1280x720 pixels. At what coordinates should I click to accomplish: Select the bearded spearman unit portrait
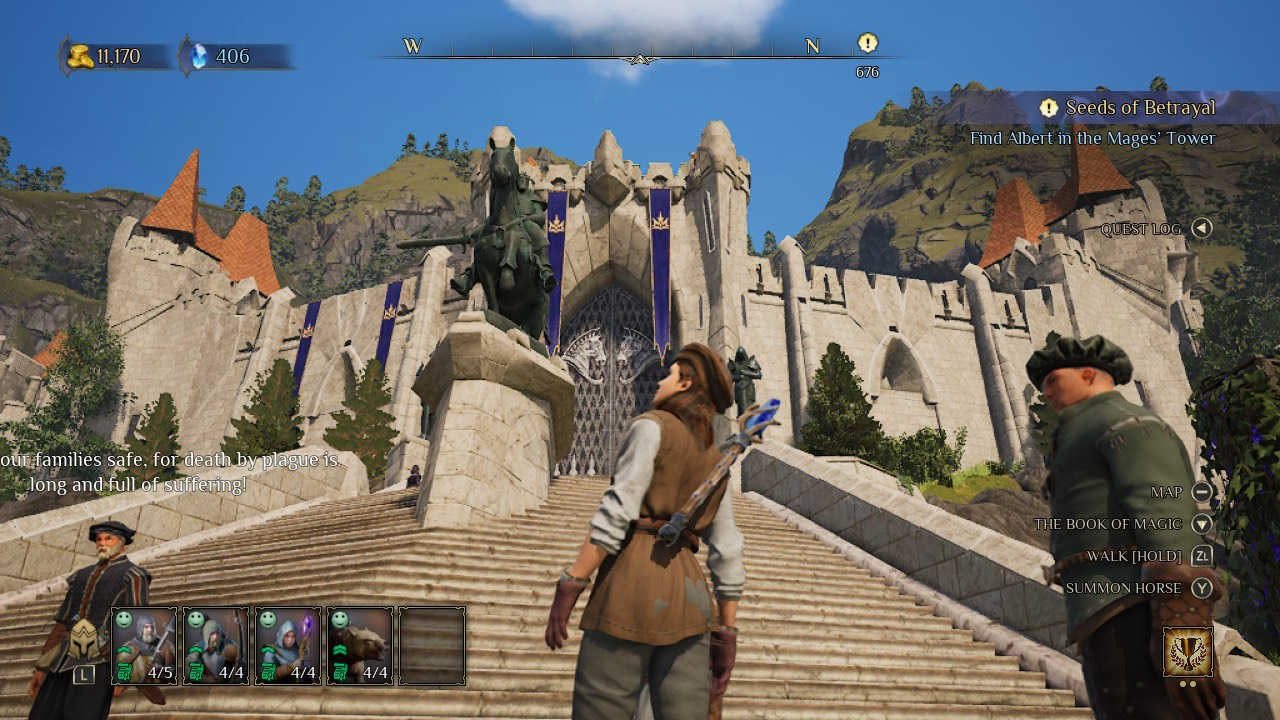144,645
